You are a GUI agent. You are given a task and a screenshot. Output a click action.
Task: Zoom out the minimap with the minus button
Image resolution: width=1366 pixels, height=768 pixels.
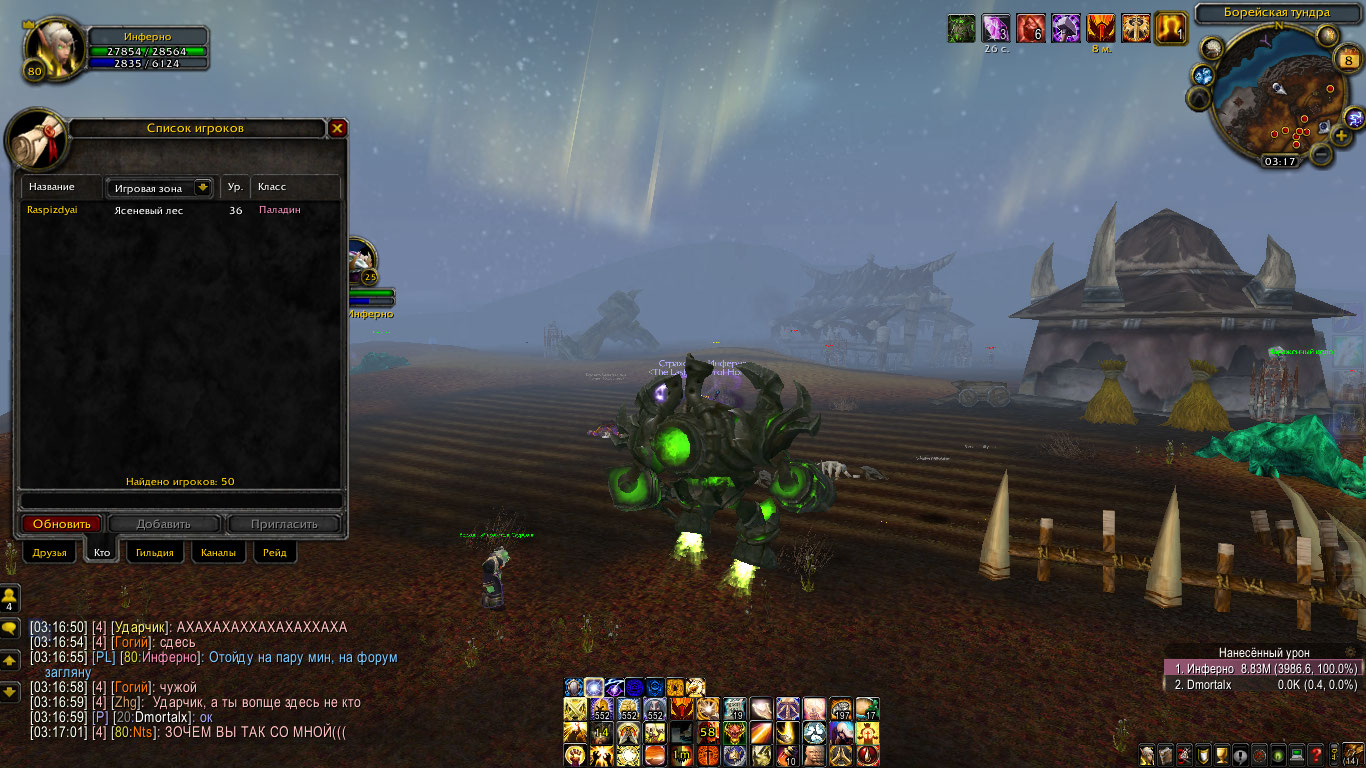[1321, 154]
